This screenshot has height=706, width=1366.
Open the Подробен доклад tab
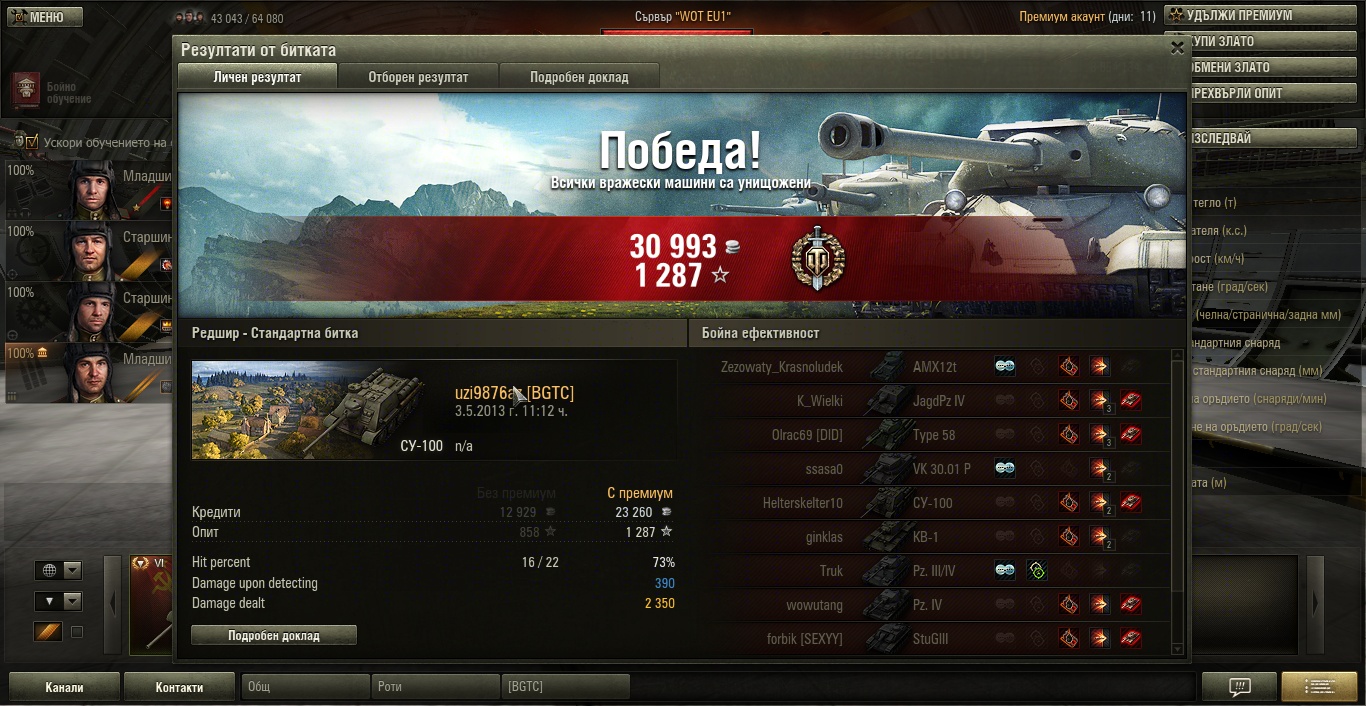[579, 77]
